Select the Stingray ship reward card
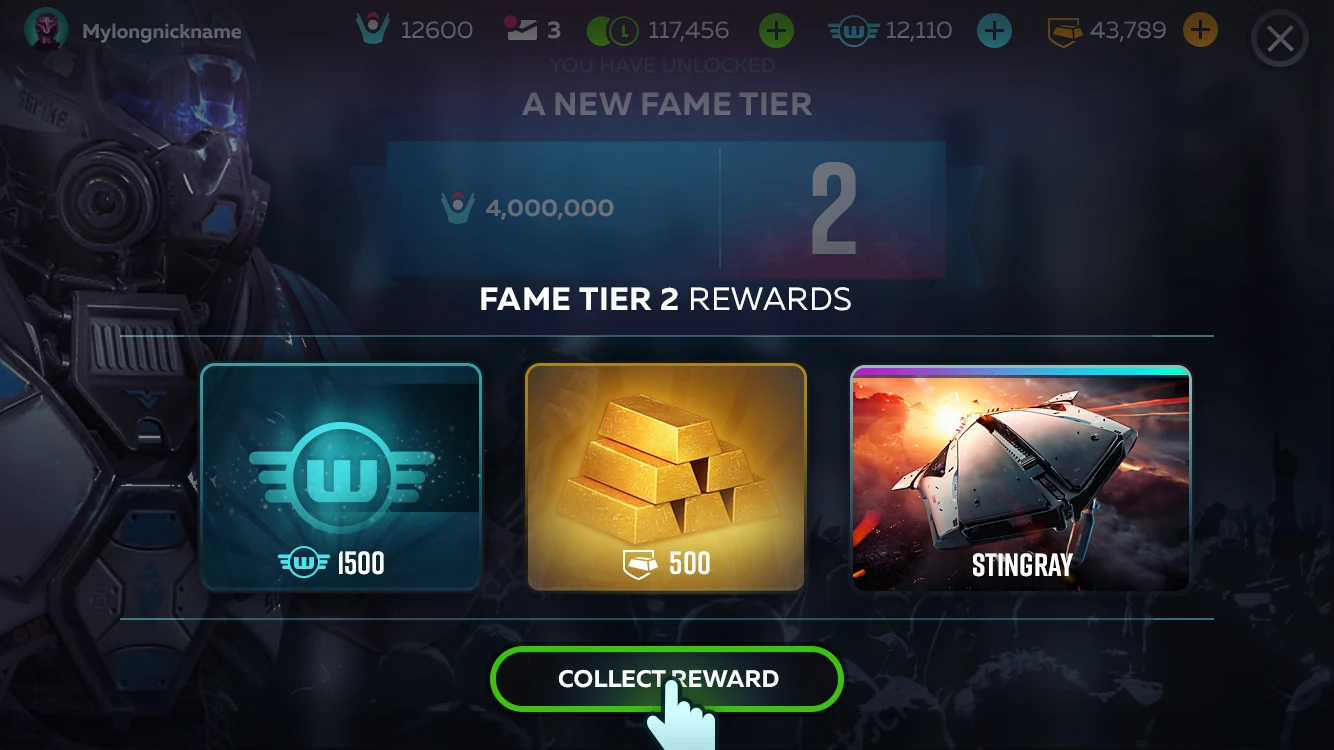The image size is (1334, 750). 1021,477
